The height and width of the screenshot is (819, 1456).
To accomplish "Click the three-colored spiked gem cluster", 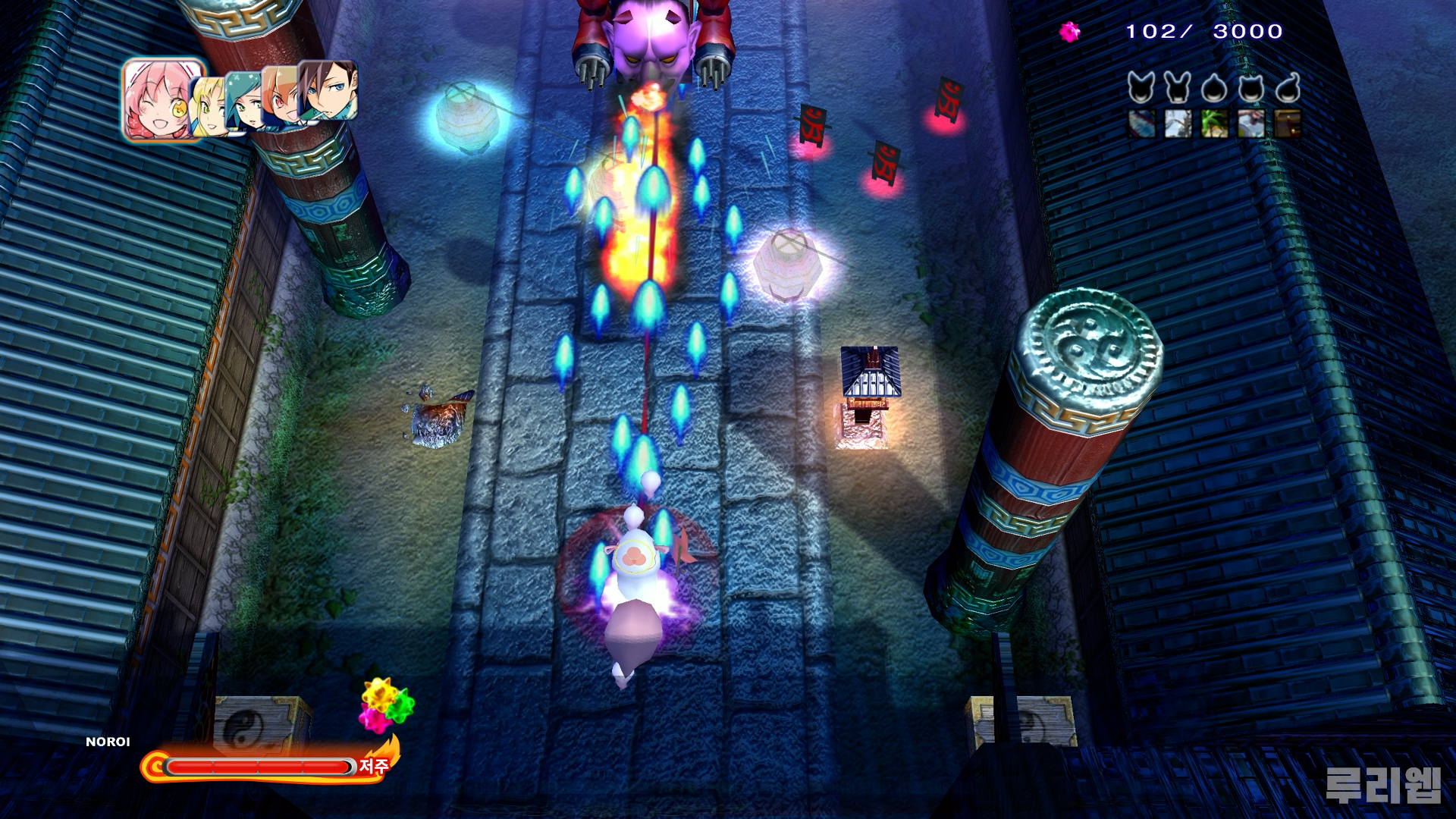I will (385, 704).
